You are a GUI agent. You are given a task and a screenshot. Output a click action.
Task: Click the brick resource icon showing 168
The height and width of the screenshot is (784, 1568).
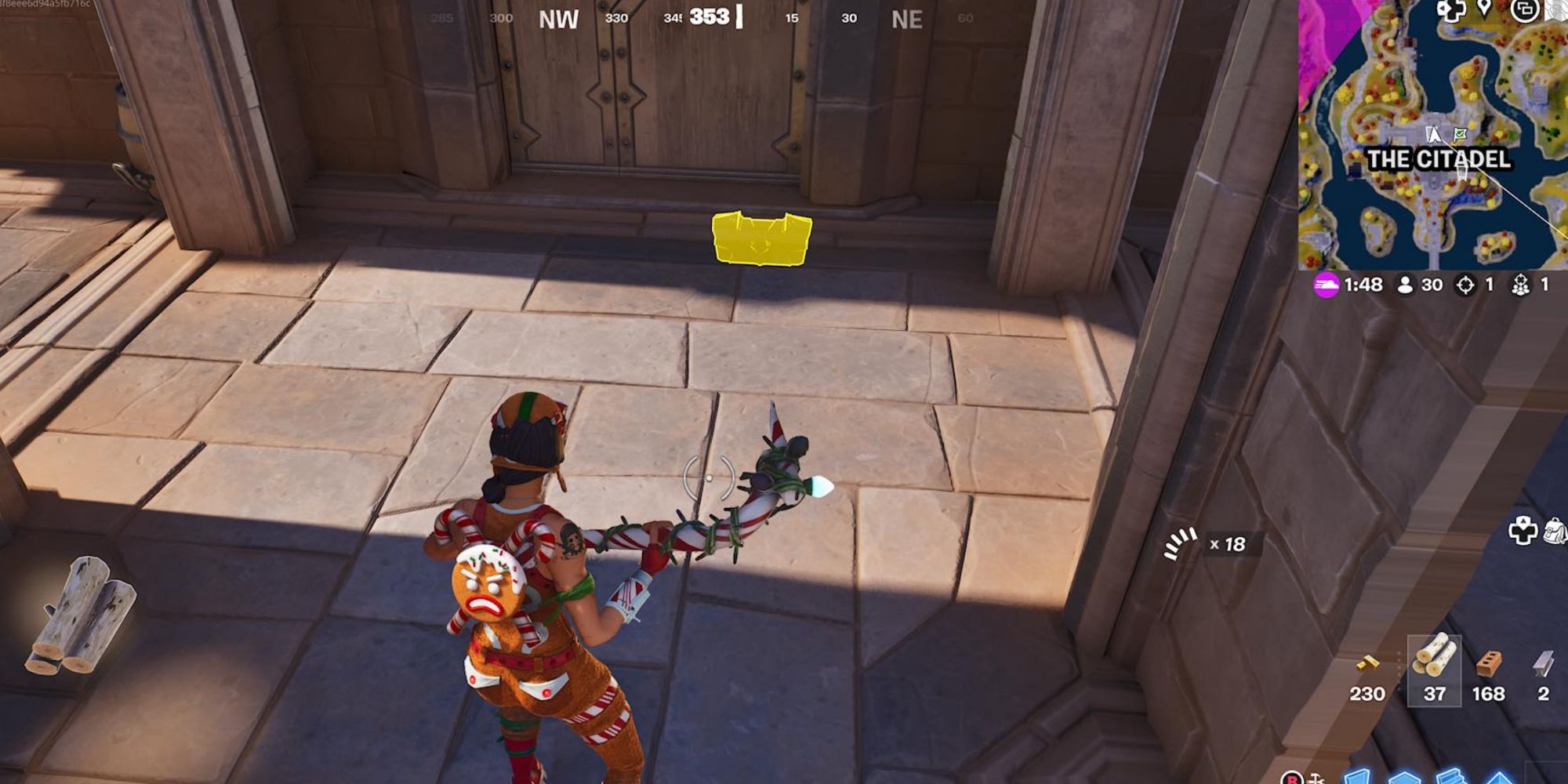tap(1490, 663)
